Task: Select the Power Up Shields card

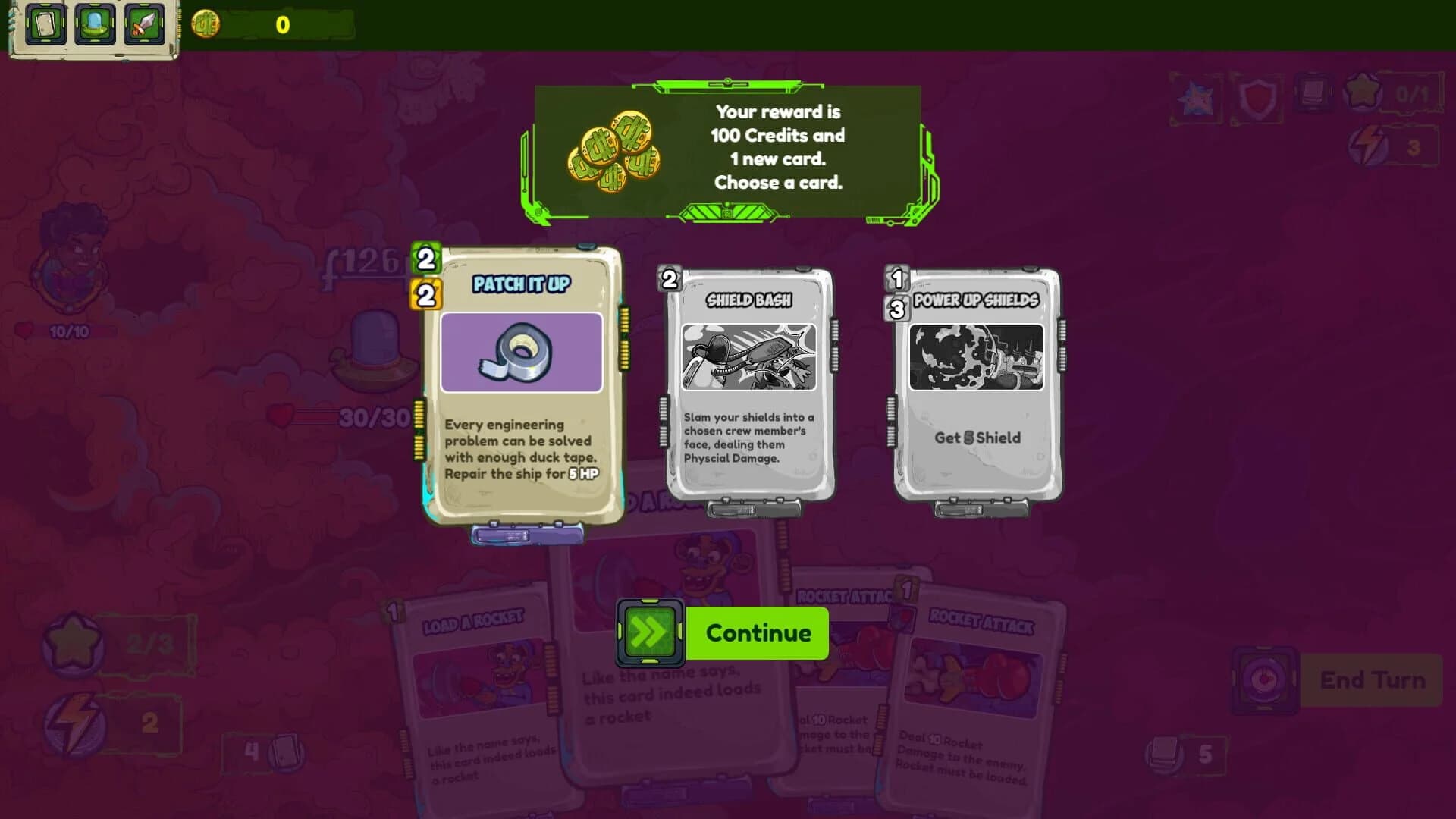Action: tap(978, 387)
